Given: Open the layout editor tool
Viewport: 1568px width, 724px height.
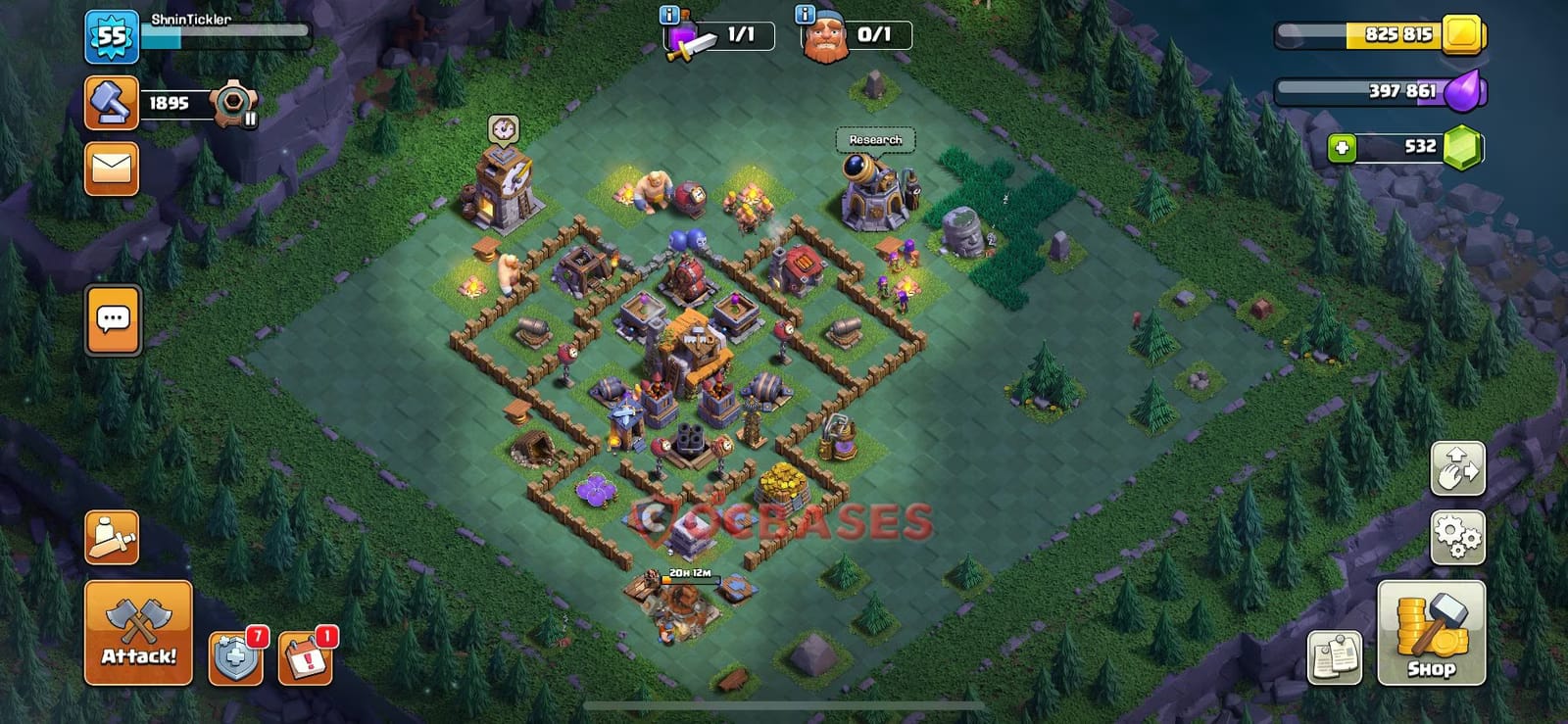Looking at the screenshot, I should 1458,470.
